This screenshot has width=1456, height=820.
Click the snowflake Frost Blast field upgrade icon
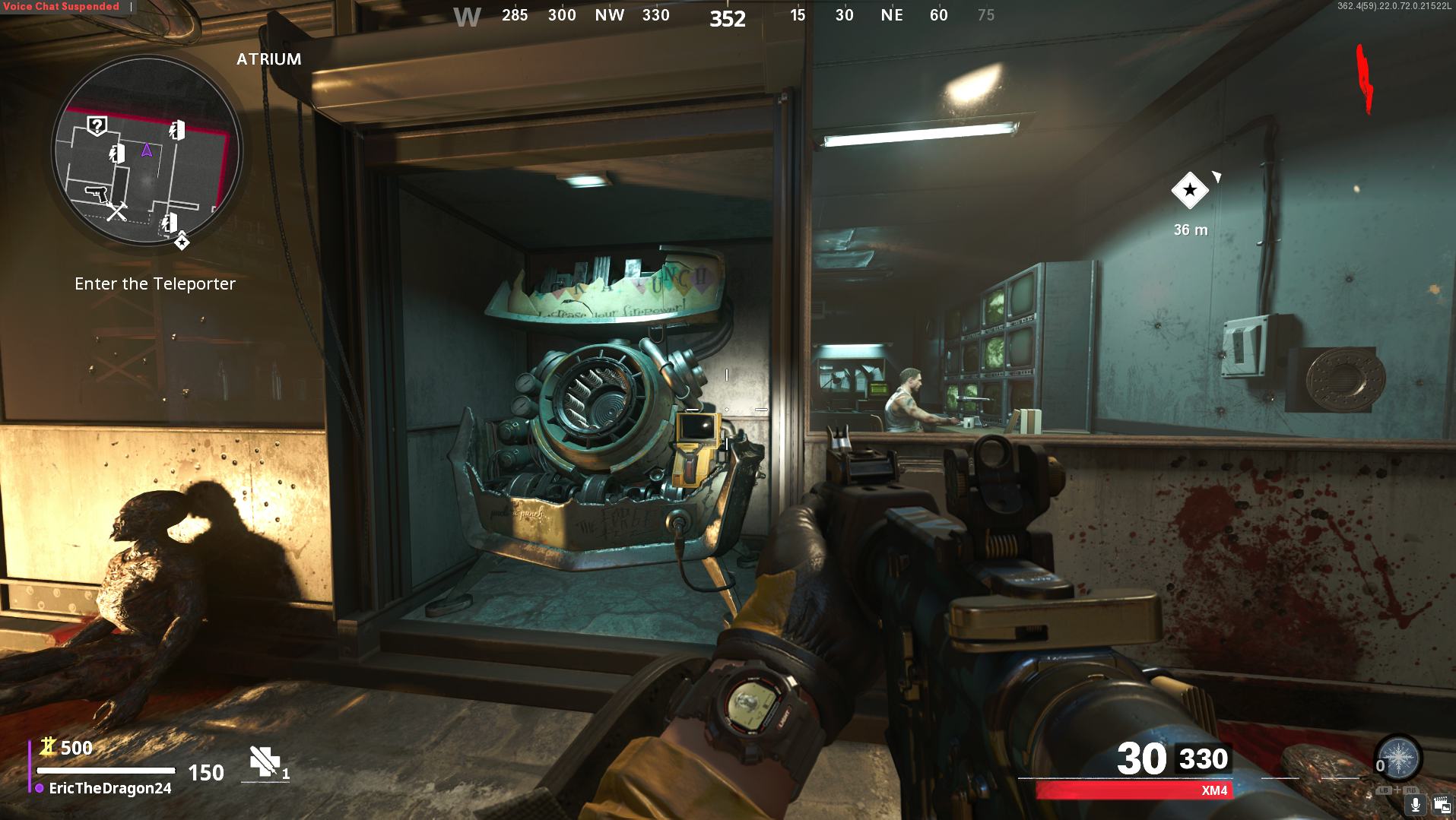coord(1399,758)
